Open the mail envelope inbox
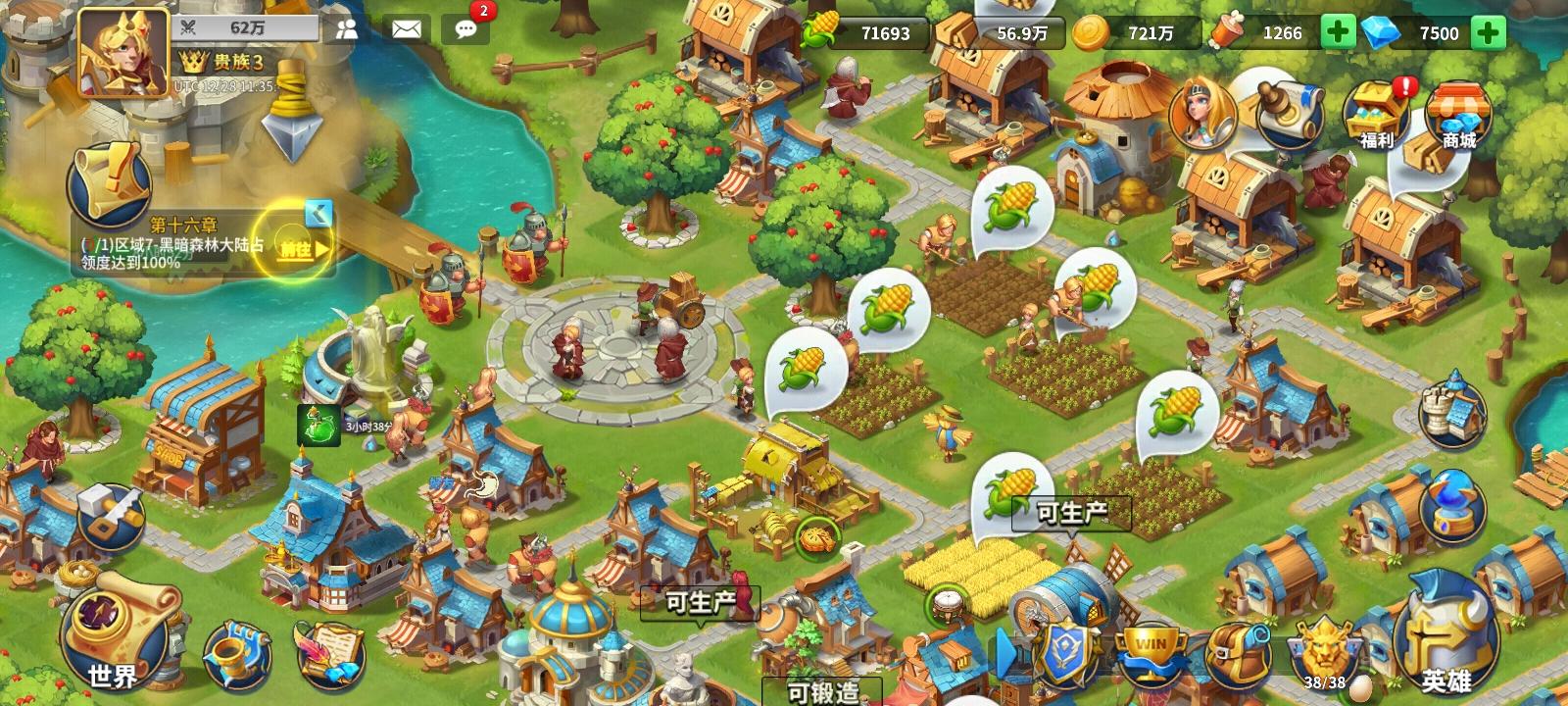 tap(406, 28)
